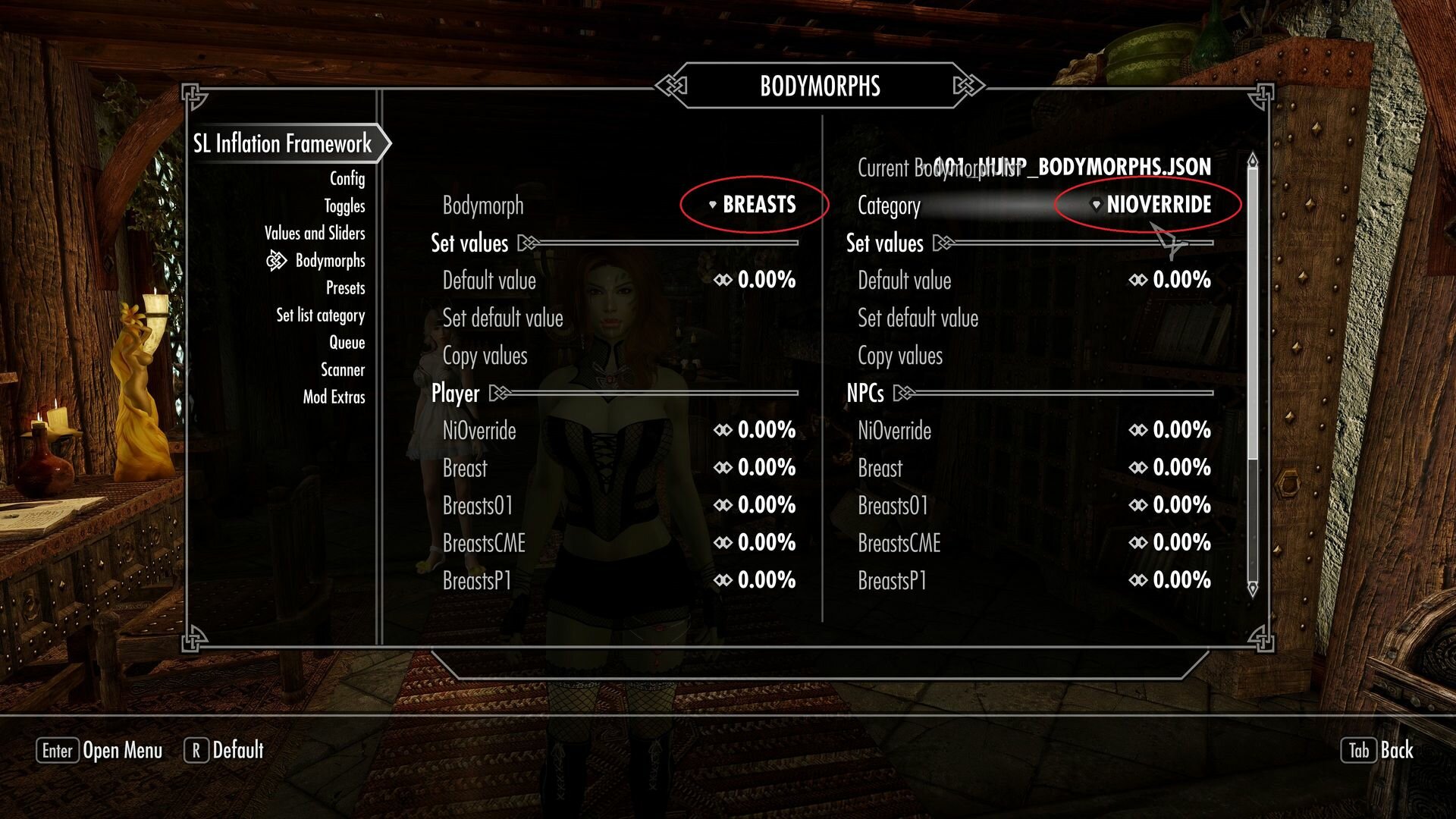Click the Set values slider track on the left
1456x819 pixels.
660,244
